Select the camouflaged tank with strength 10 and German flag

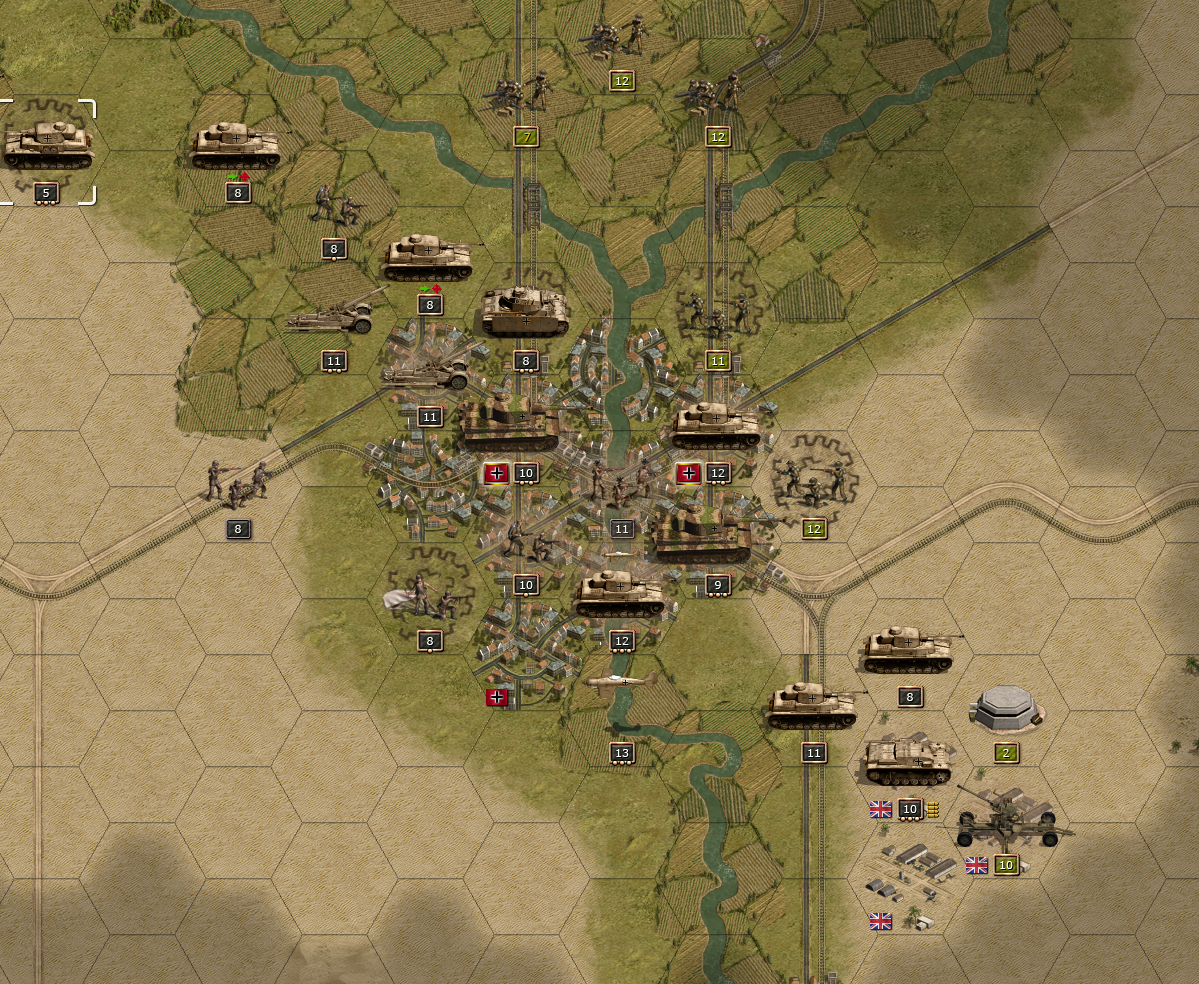(512, 424)
